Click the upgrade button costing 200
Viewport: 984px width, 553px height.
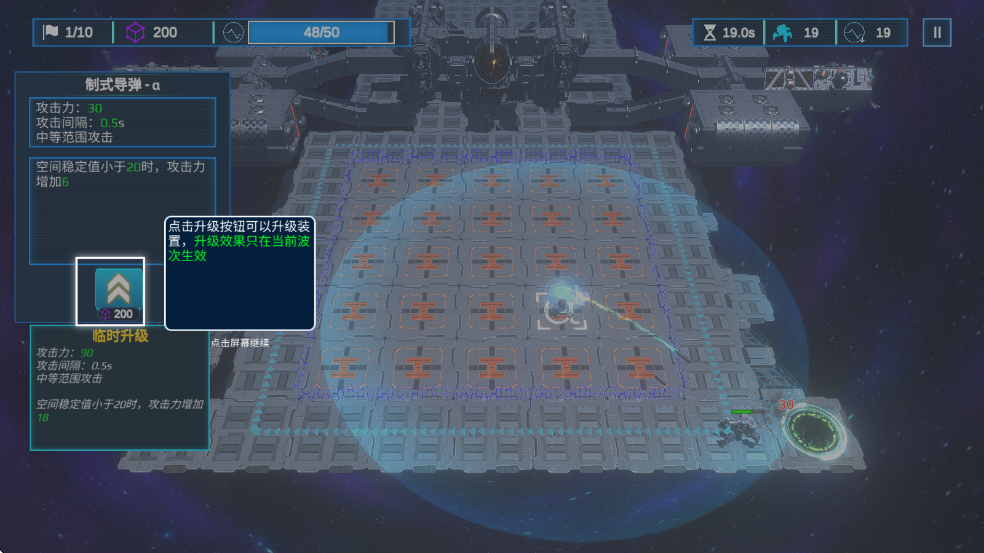110,290
